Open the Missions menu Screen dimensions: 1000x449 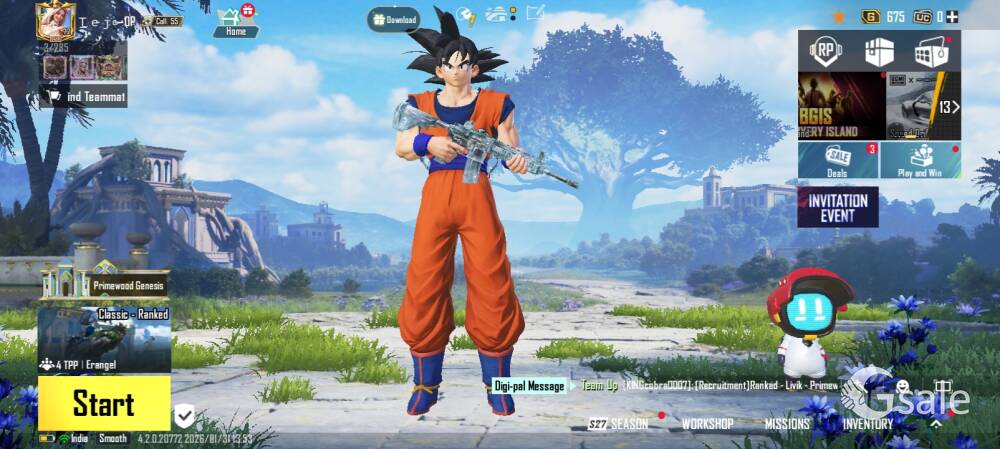click(787, 424)
